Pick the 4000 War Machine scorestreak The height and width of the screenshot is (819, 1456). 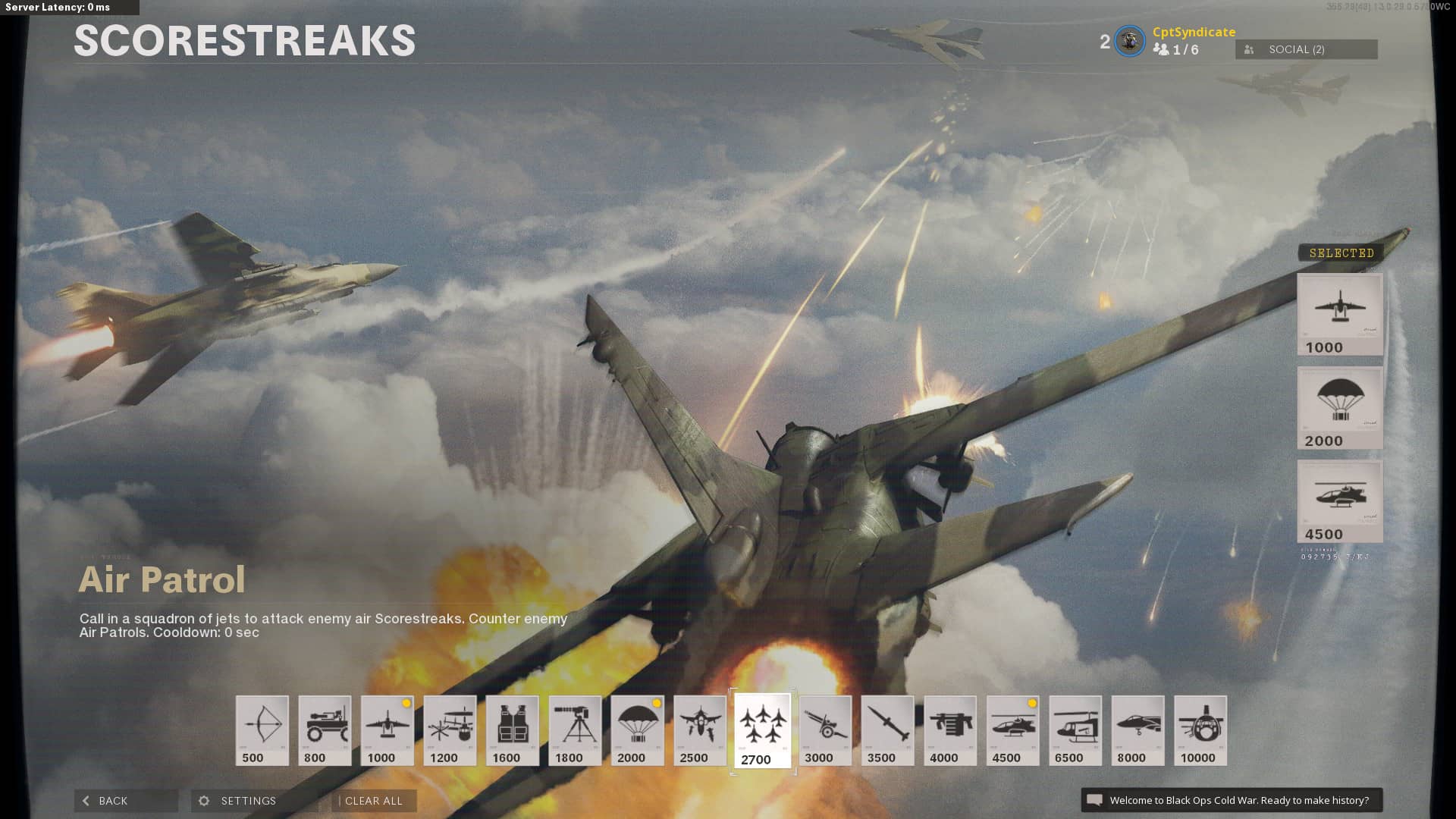[950, 730]
